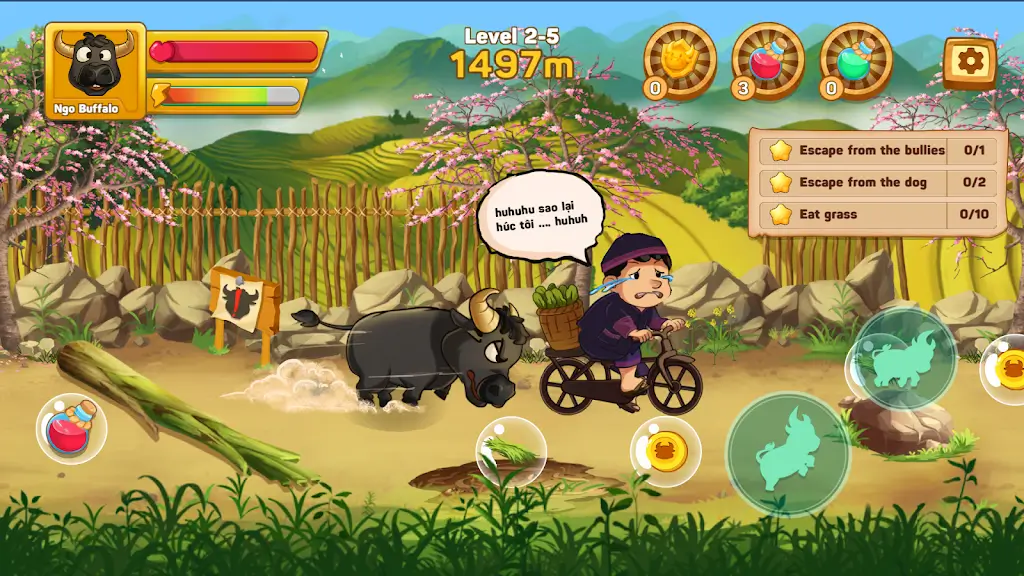
Task: Tap the jumping buffalo action button
Action: coord(788,454)
